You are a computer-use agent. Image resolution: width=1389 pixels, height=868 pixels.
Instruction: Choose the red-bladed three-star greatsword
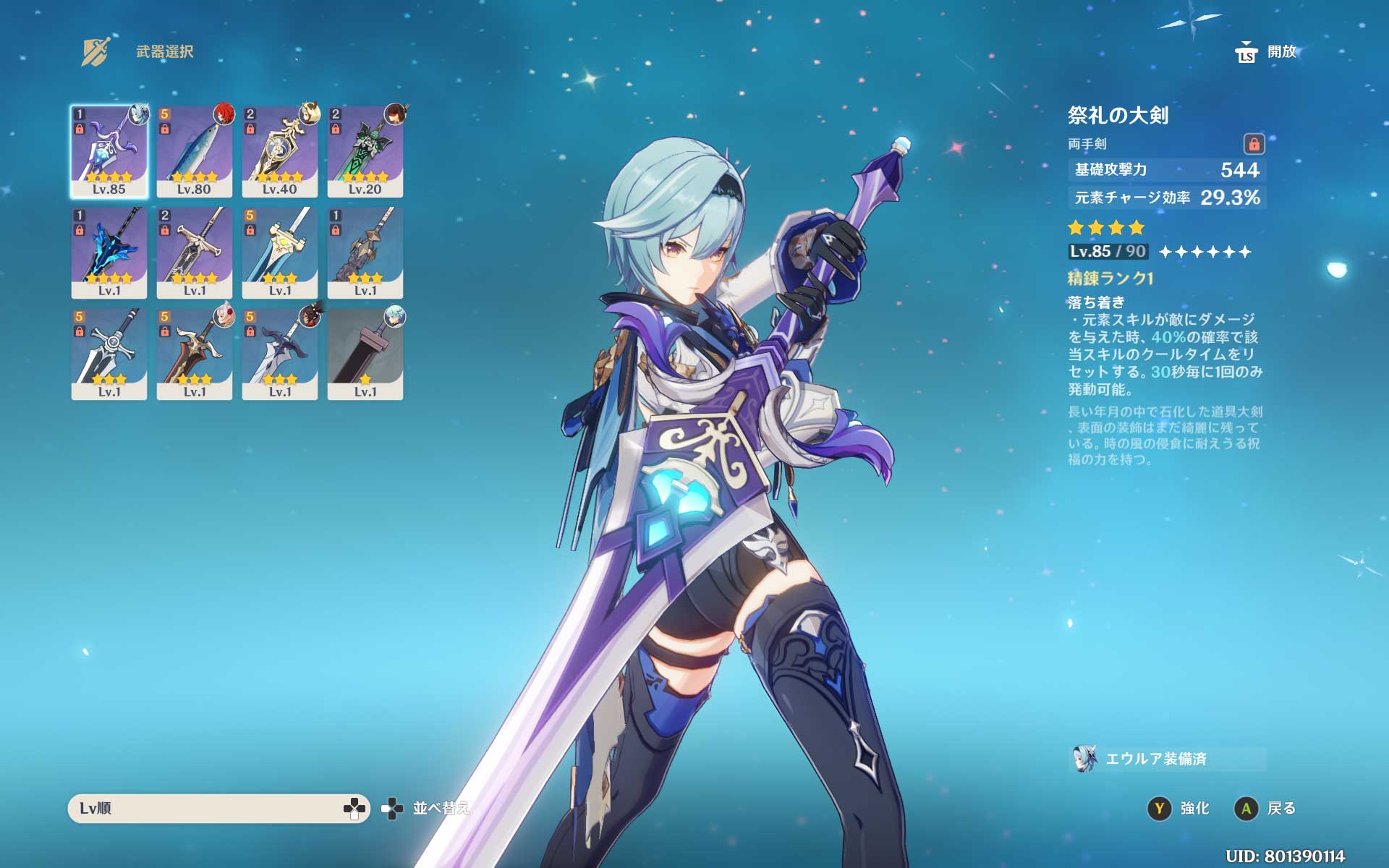click(195, 354)
